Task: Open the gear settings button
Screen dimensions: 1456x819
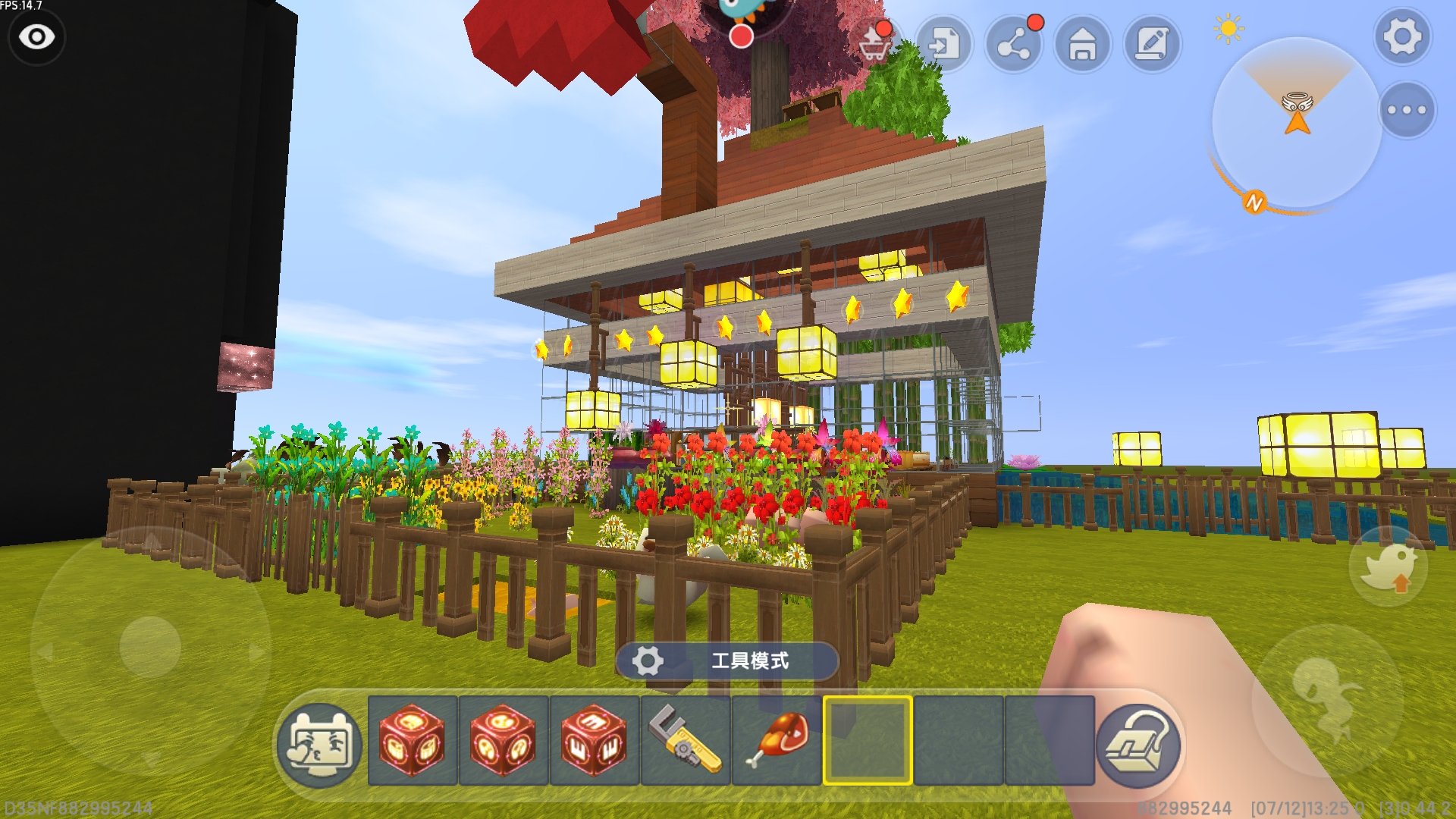Action: pos(1402,36)
